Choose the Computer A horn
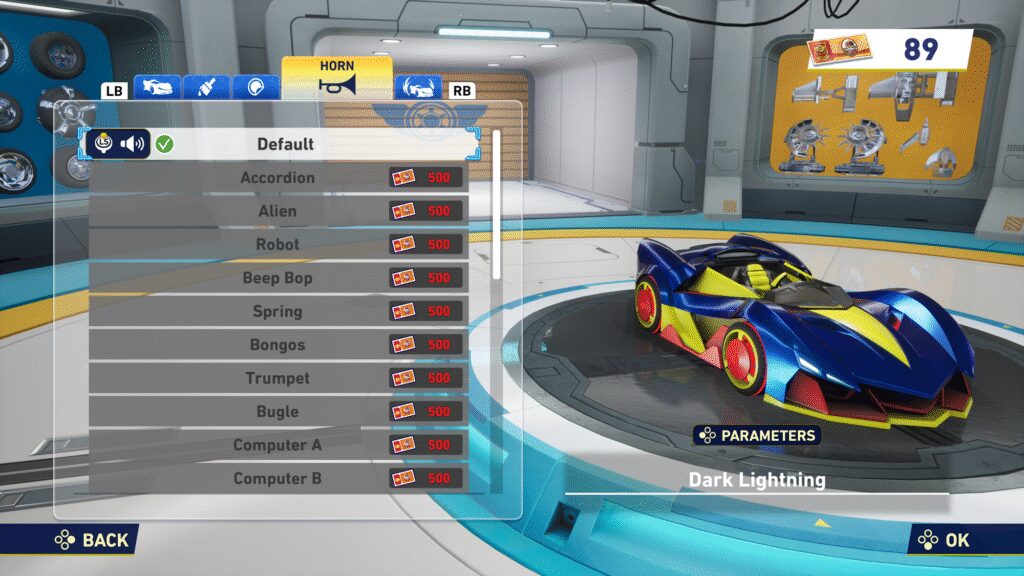Image resolution: width=1024 pixels, height=576 pixels. (x=278, y=445)
